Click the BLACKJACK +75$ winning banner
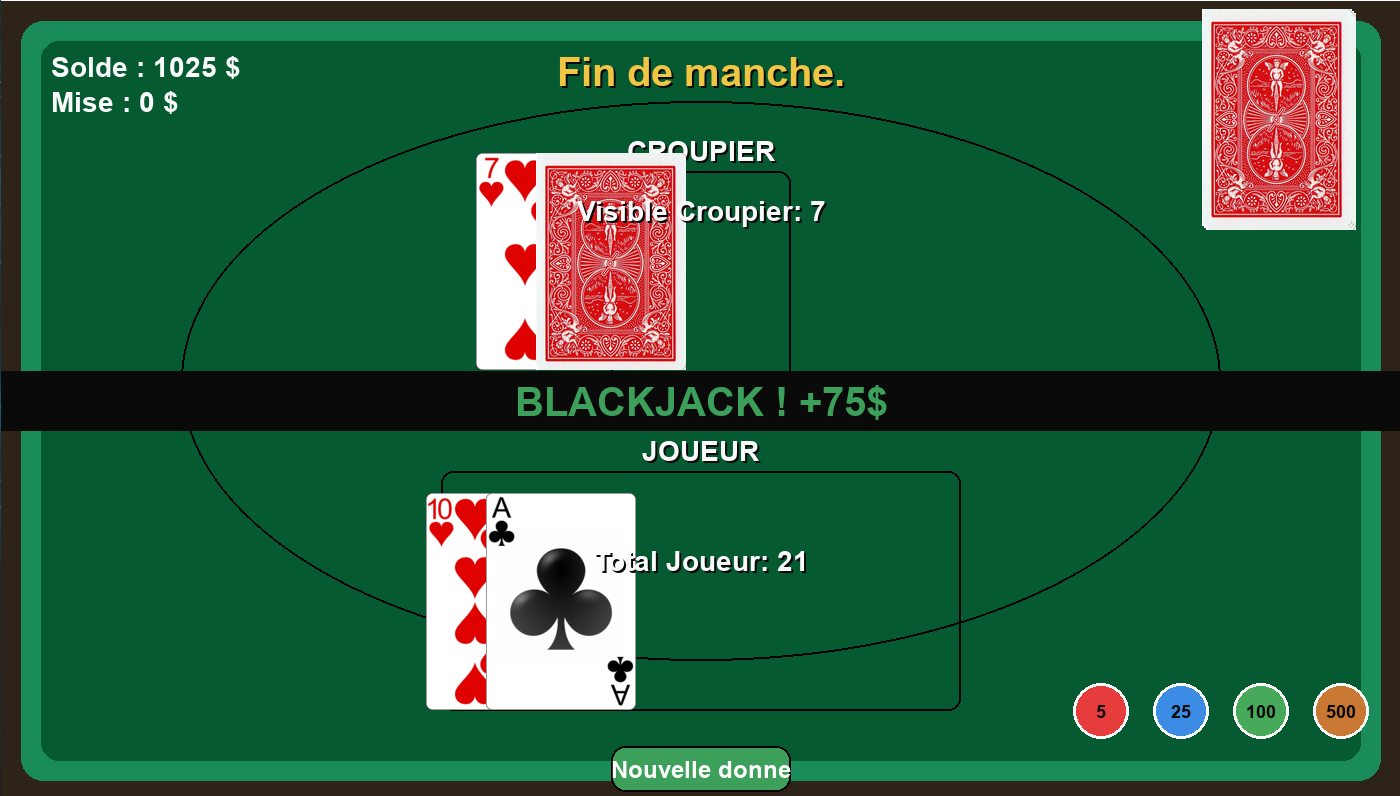1400x796 pixels. click(700, 403)
